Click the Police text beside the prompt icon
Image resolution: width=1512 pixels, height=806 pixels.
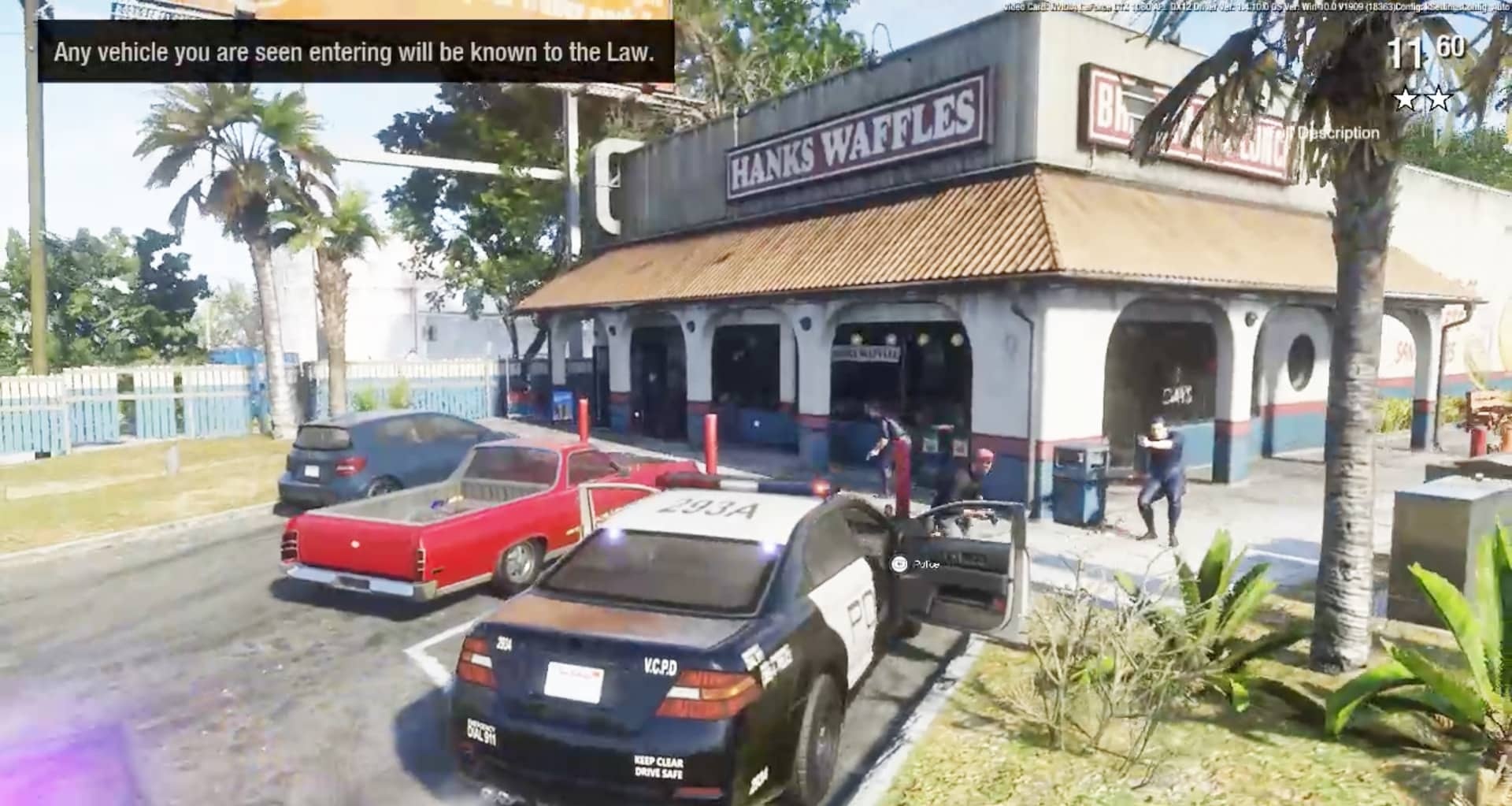coord(927,563)
